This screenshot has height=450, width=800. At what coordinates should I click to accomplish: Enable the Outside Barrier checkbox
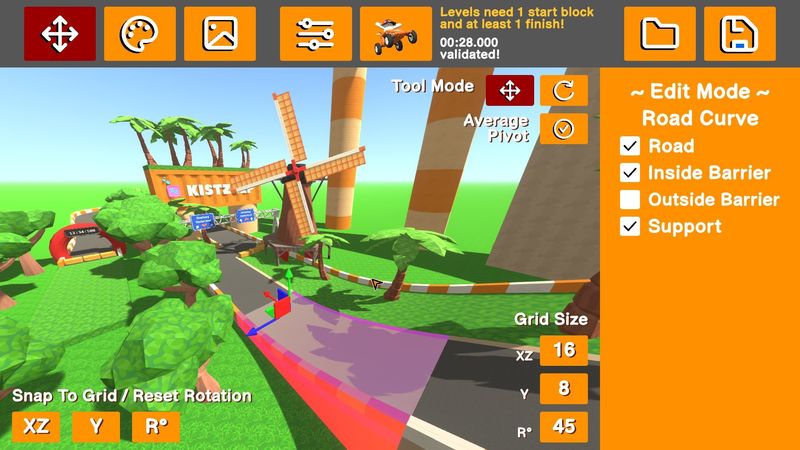pos(630,199)
